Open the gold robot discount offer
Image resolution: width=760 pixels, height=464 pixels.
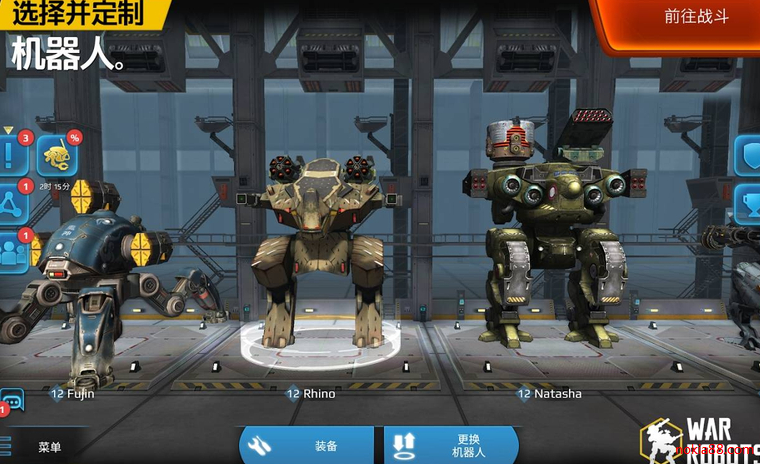[x=57, y=154]
